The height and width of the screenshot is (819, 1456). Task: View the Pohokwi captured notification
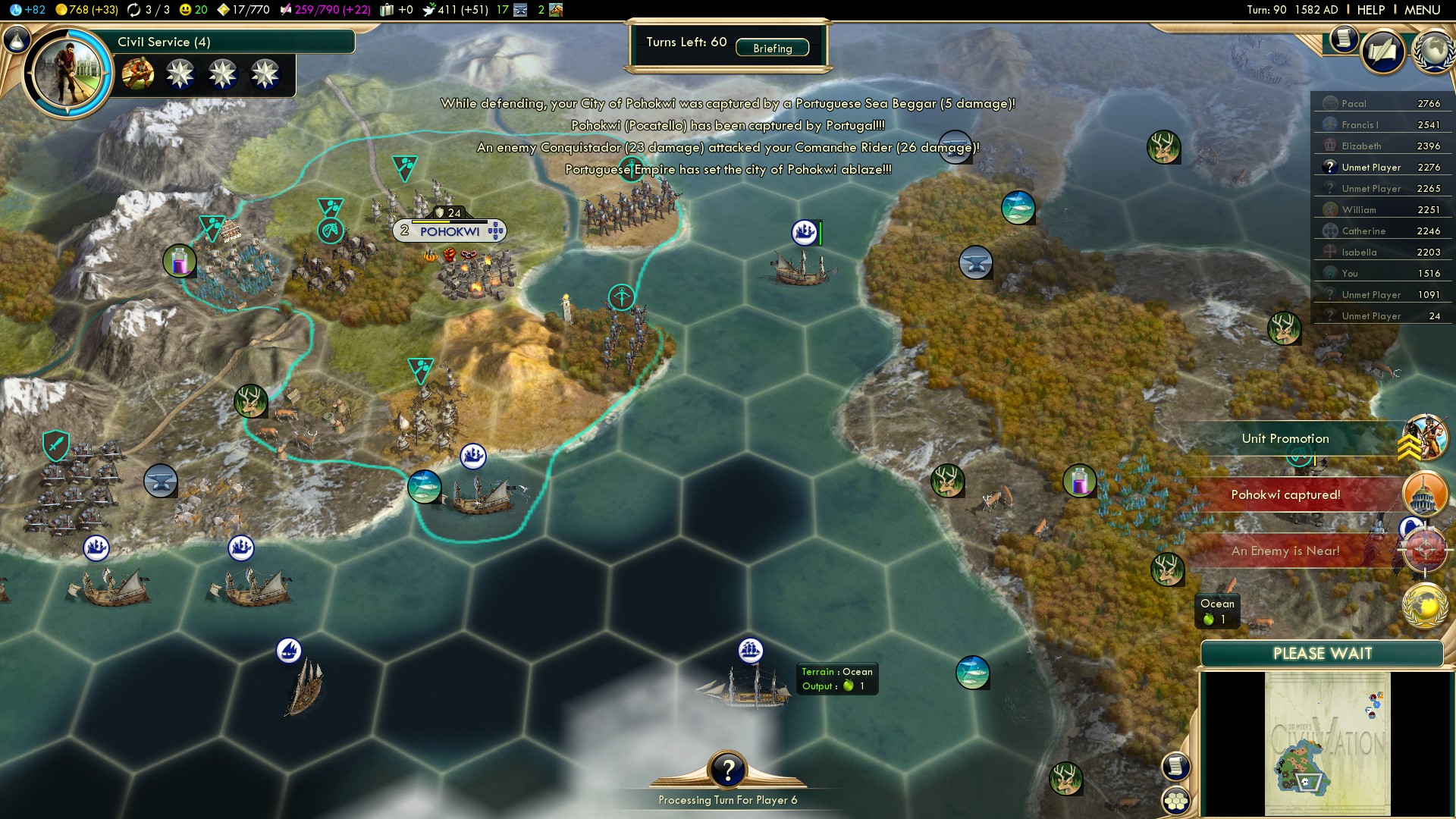(x=1285, y=494)
